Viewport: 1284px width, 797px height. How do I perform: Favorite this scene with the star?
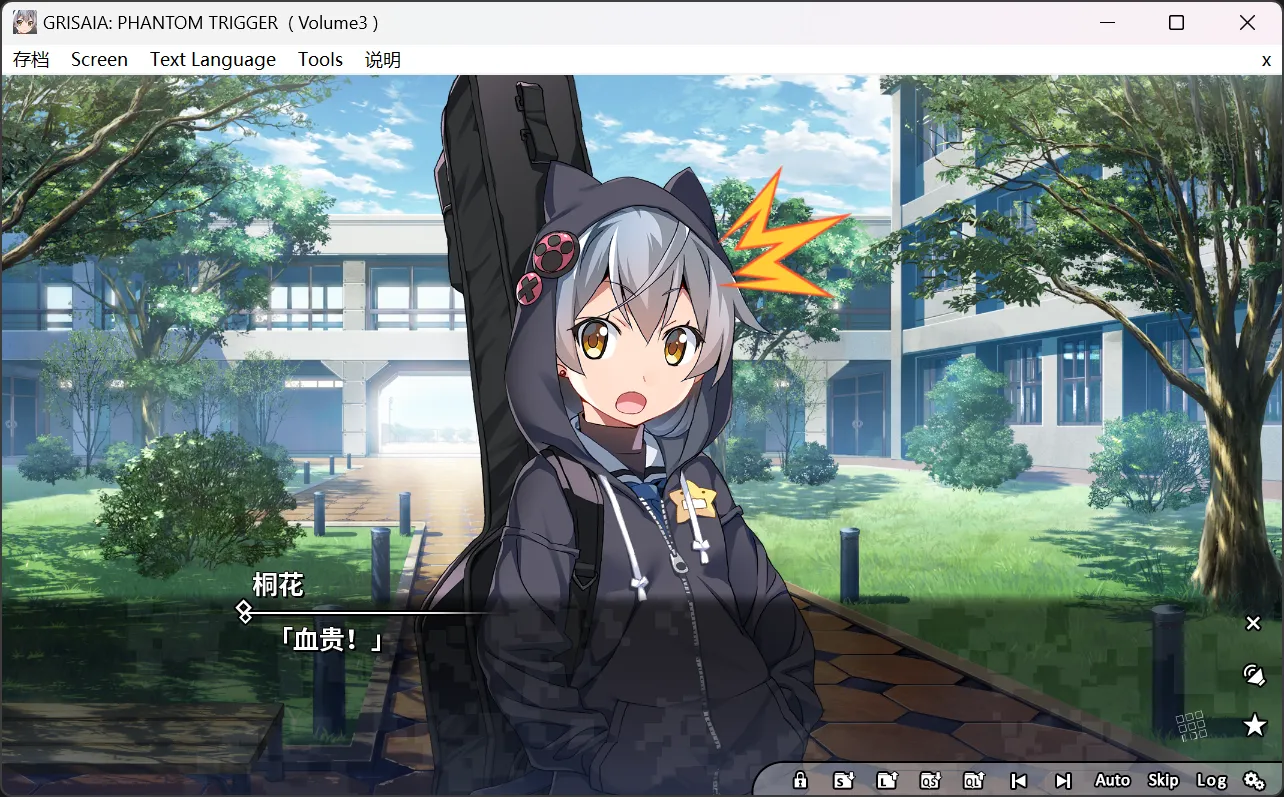click(x=1253, y=724)
